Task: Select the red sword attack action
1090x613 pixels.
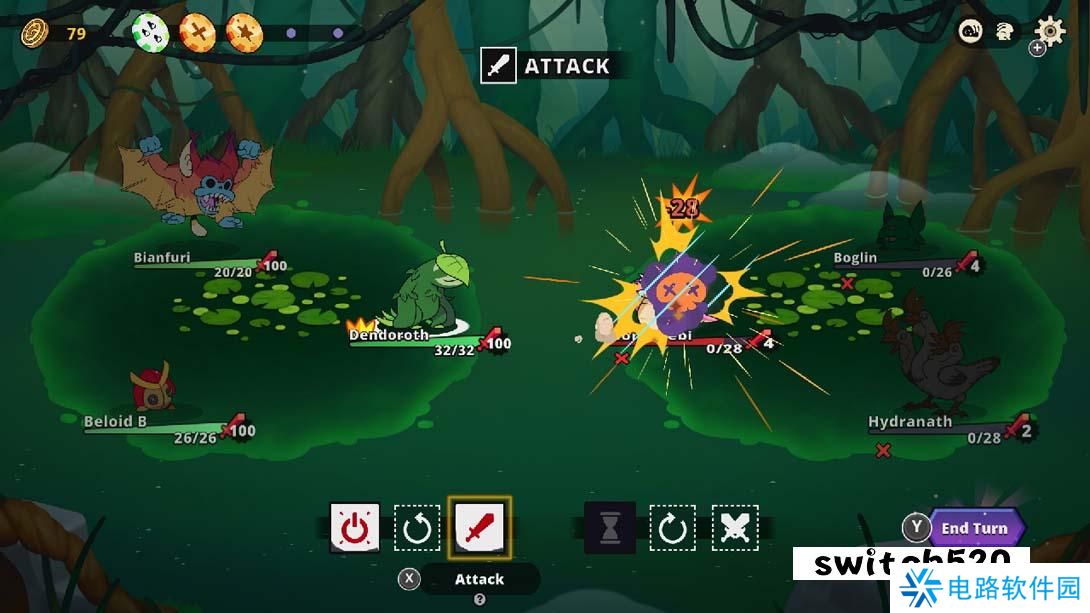Action: coord(480,527)
